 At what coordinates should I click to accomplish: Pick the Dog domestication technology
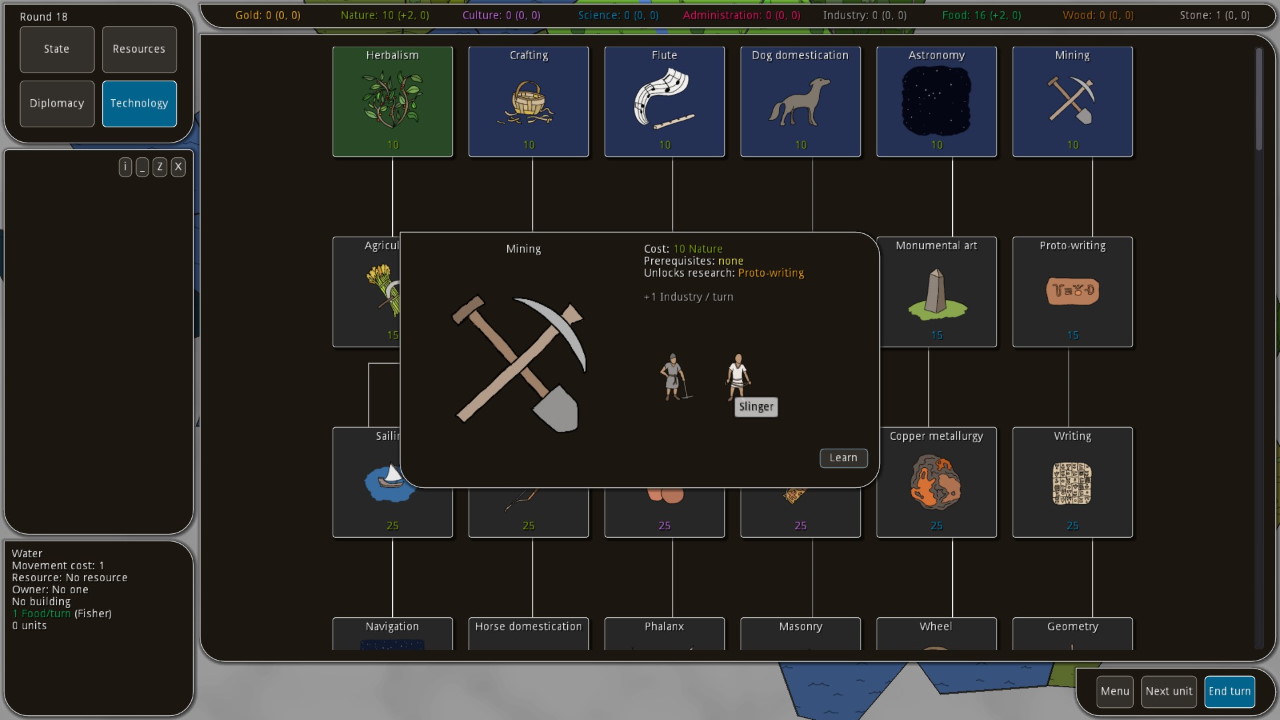[x=800, y=101]
